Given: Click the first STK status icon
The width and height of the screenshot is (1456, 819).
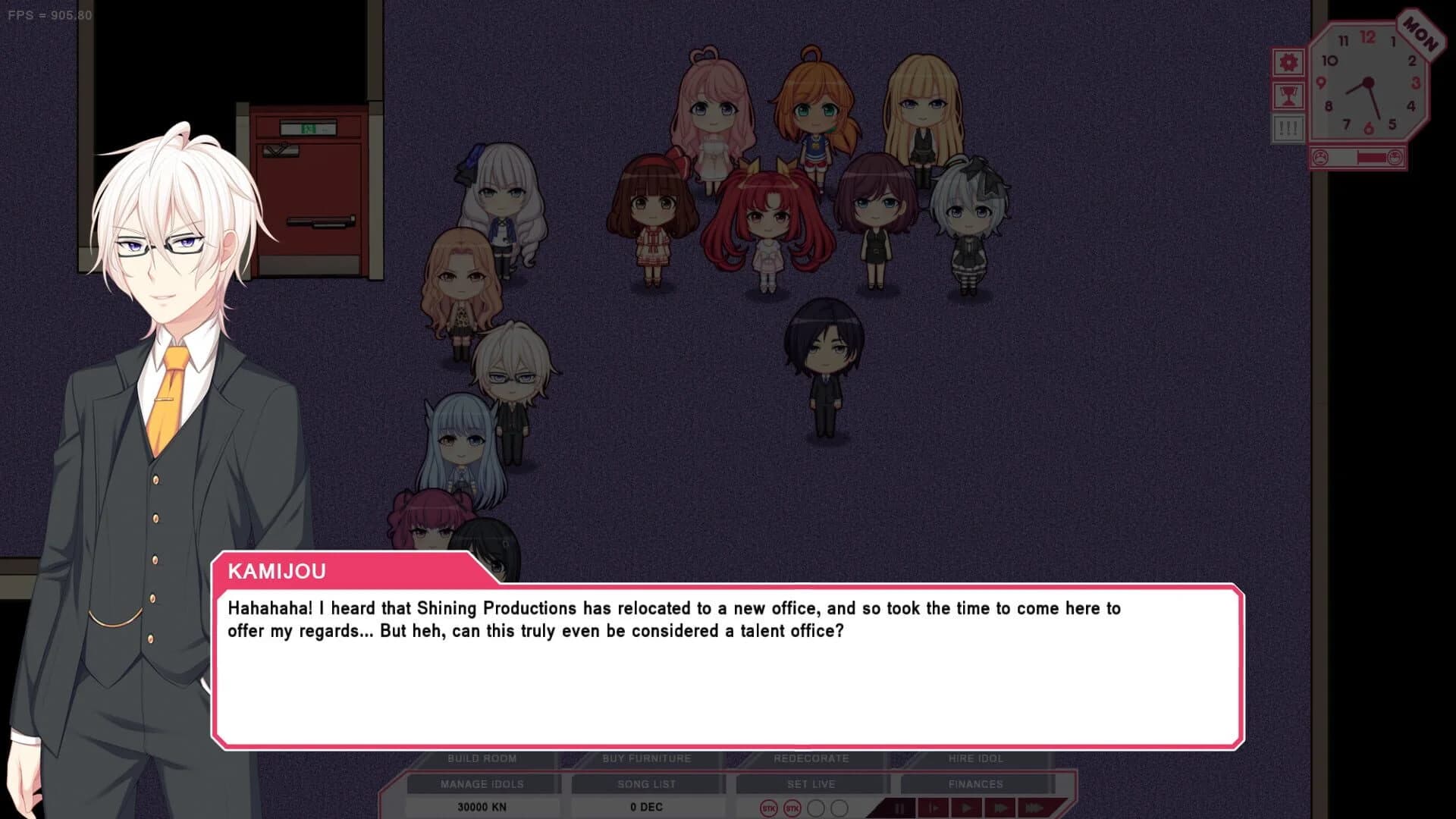Looking at the screenshot, I should (770, 808).
